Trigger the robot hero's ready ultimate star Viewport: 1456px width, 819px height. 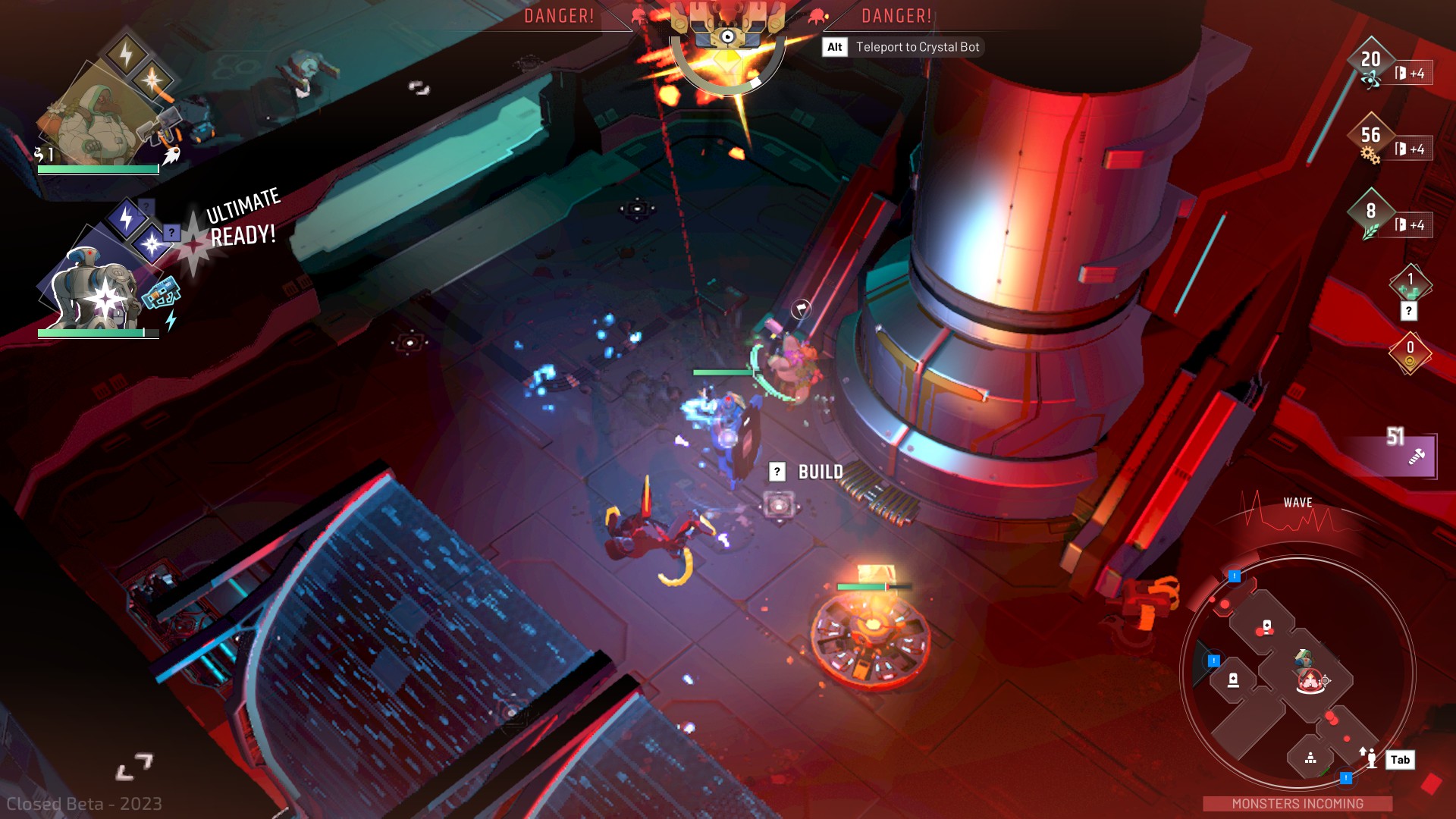coord(152,244)
